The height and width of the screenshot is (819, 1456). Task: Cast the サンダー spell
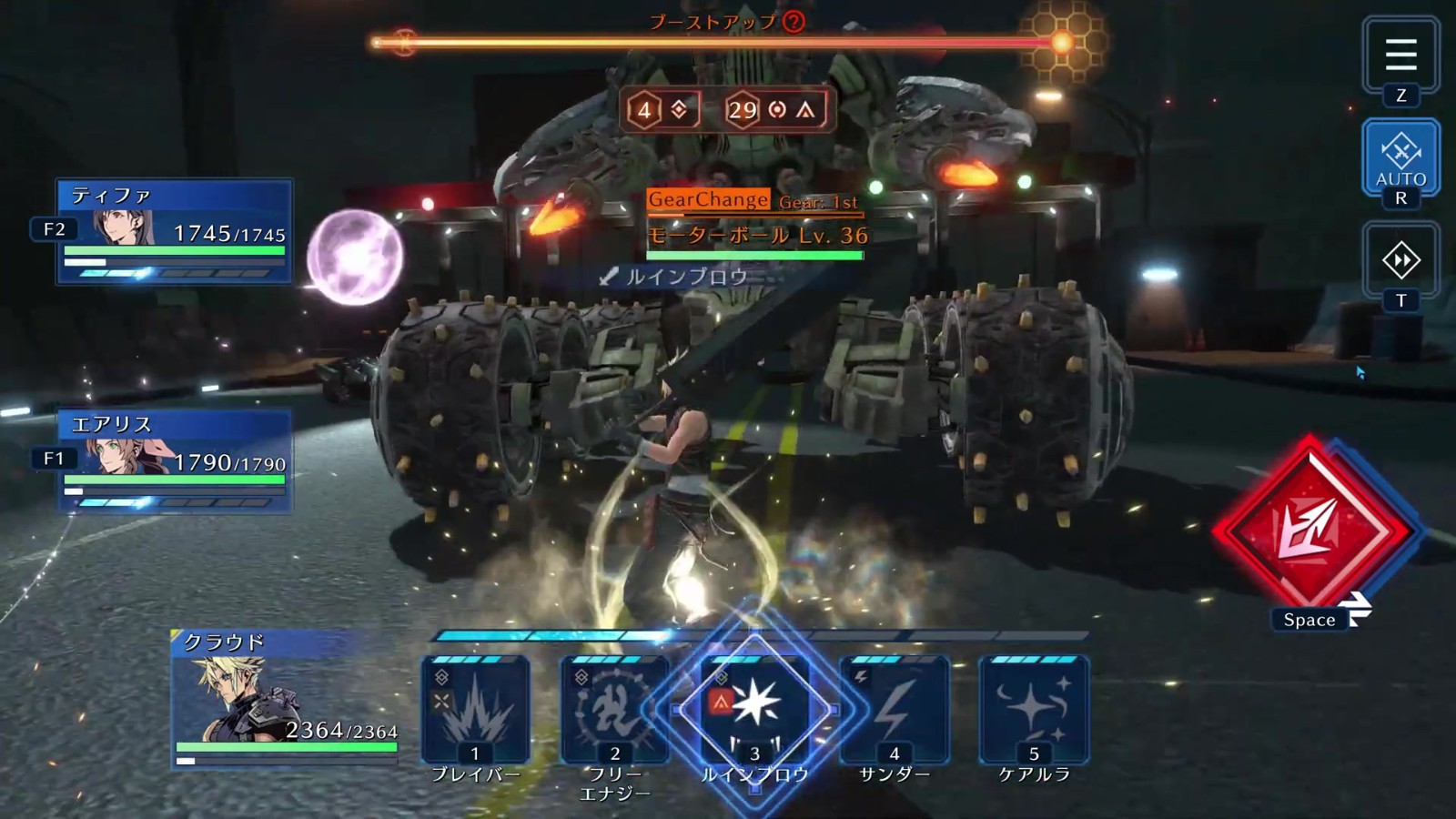pyautogui.click(x=894, y=710)
